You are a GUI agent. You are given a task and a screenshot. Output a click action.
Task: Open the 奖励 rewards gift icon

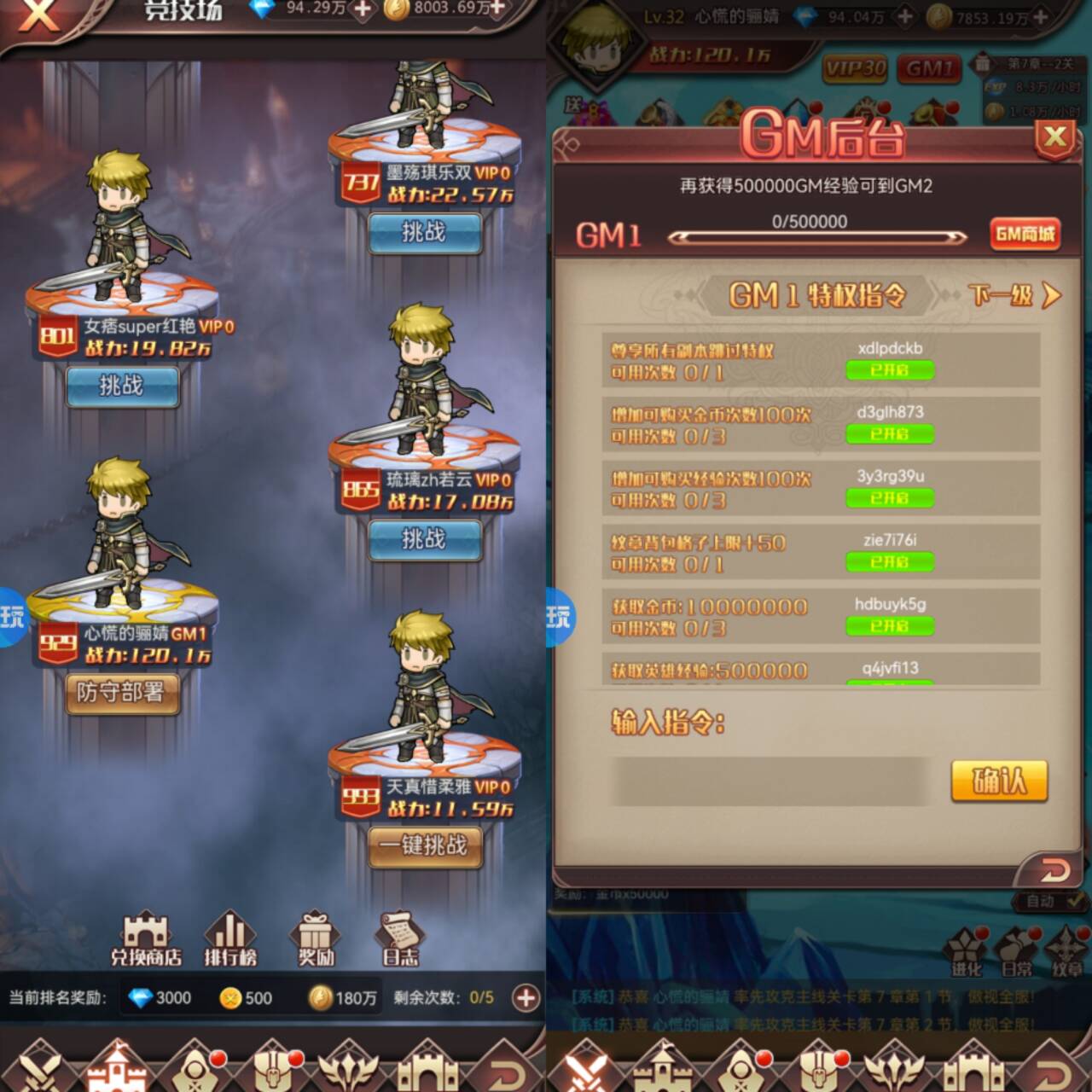(315, 938)
